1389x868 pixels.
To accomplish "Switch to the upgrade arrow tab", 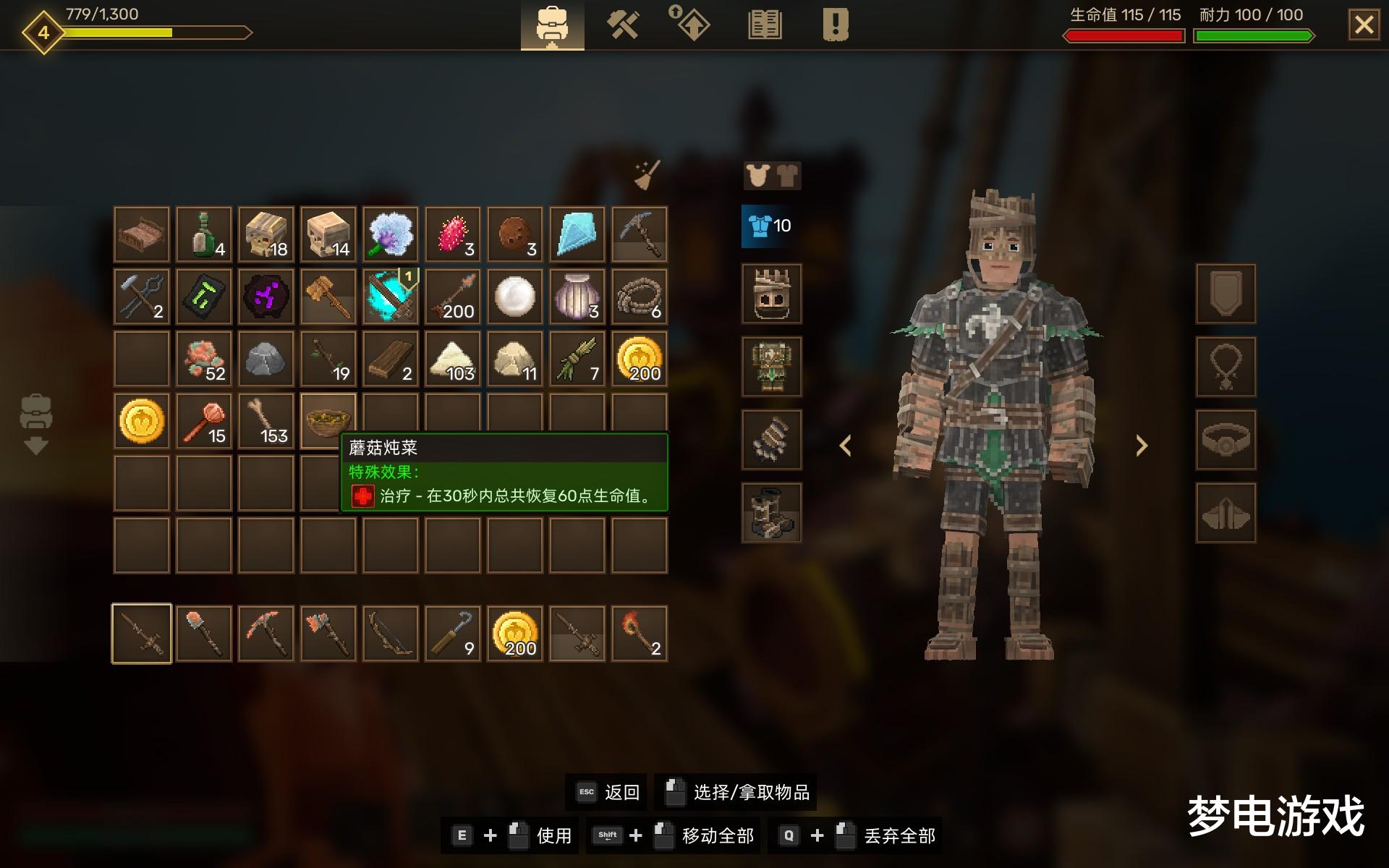I will point(692,24).
